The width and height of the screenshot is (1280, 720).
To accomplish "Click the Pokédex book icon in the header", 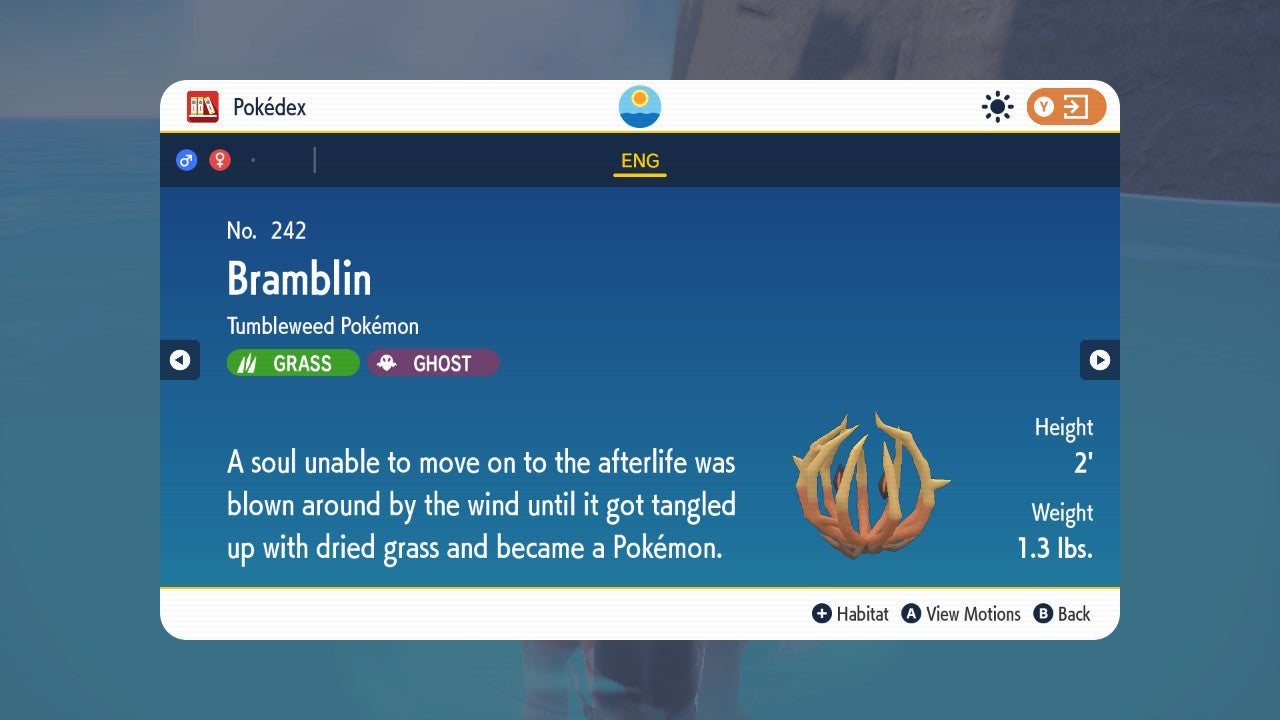I will coord(203,106).
